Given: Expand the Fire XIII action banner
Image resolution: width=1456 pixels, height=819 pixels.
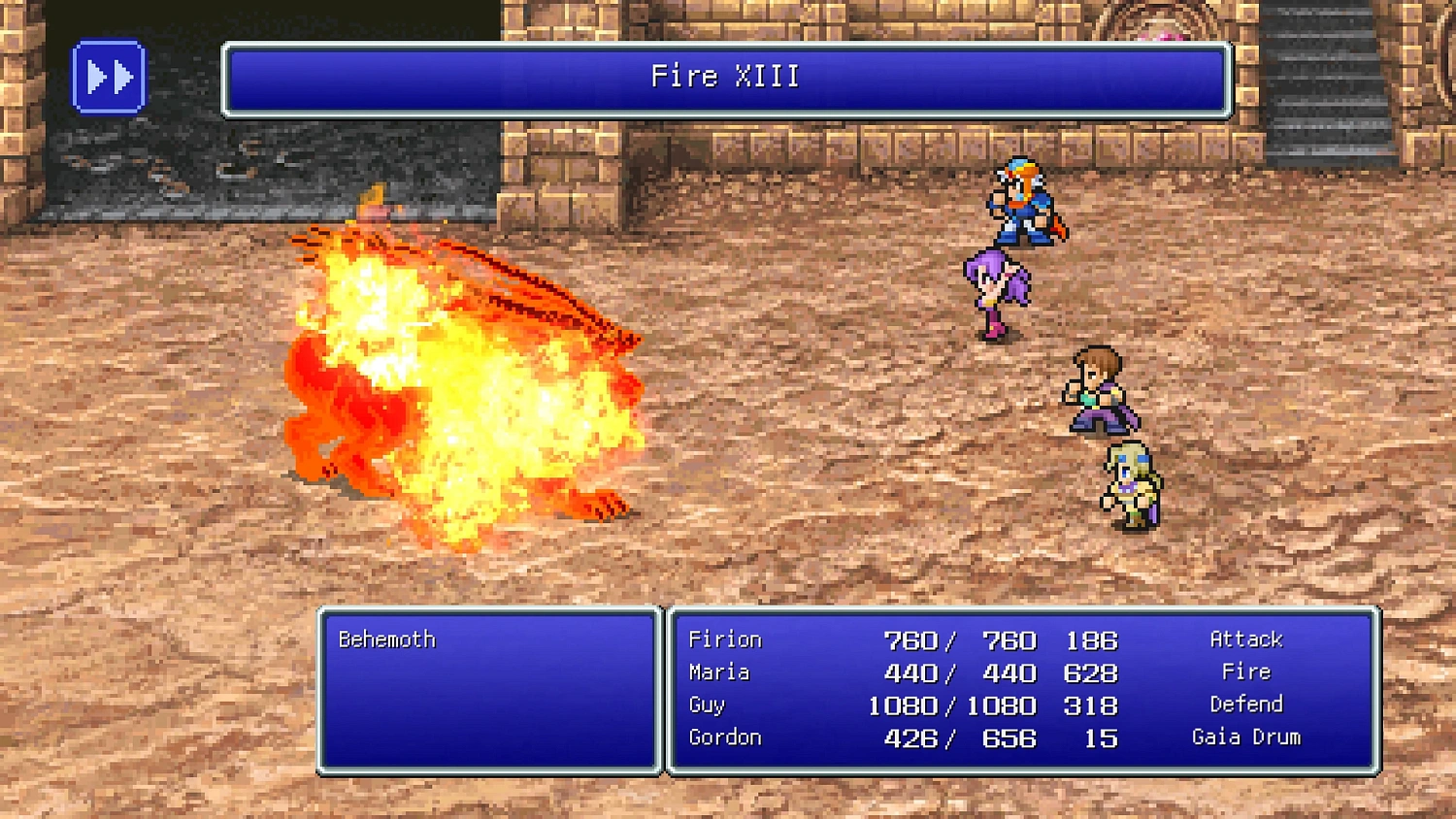Looking at the screenshot, I should click(x=726, y=78).
